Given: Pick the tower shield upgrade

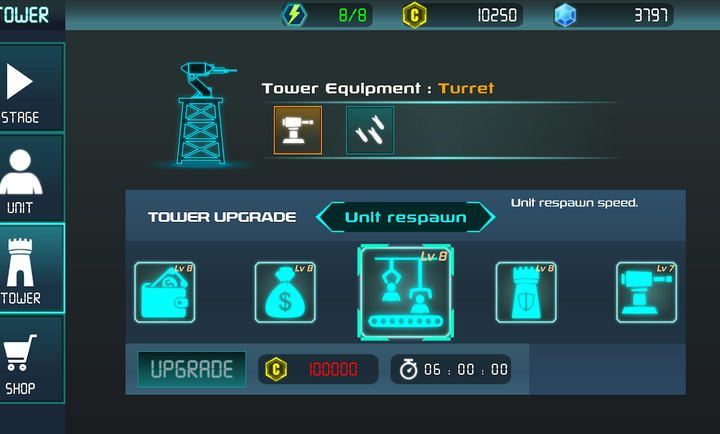Looking at the screenshot, I should click(x=526, y=292).
